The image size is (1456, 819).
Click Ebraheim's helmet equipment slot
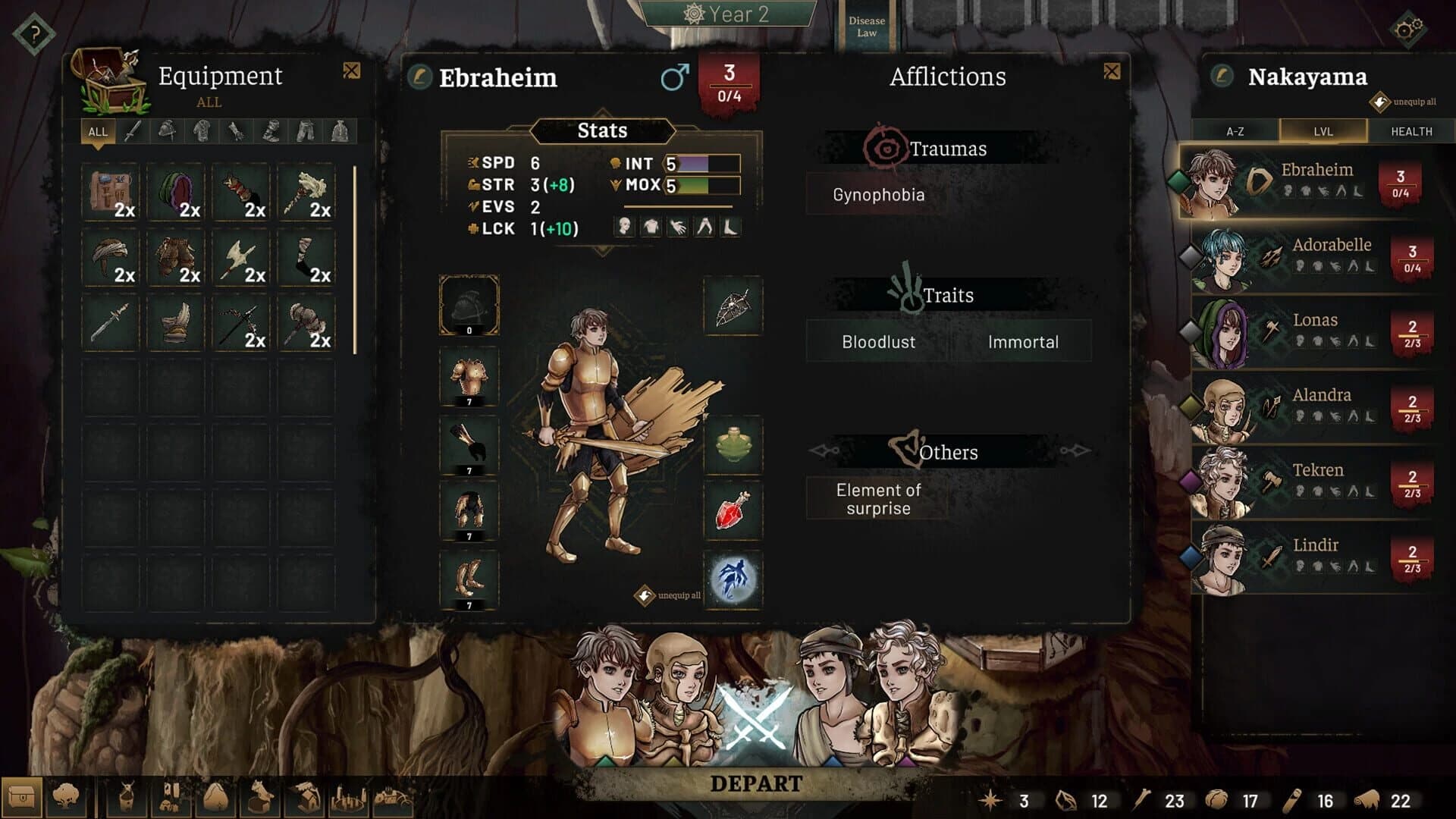(469, 309)
